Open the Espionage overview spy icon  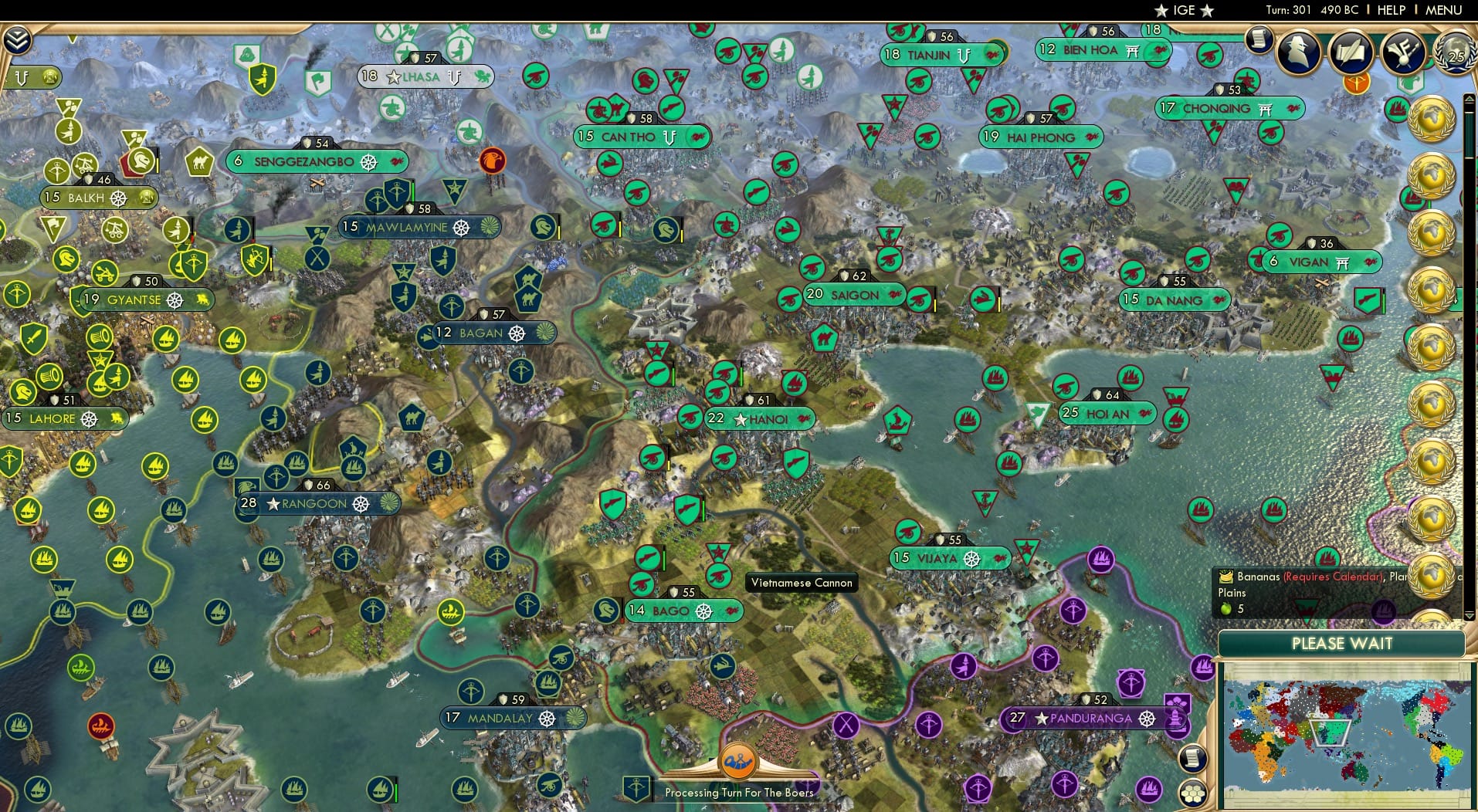pos(1300,52)
